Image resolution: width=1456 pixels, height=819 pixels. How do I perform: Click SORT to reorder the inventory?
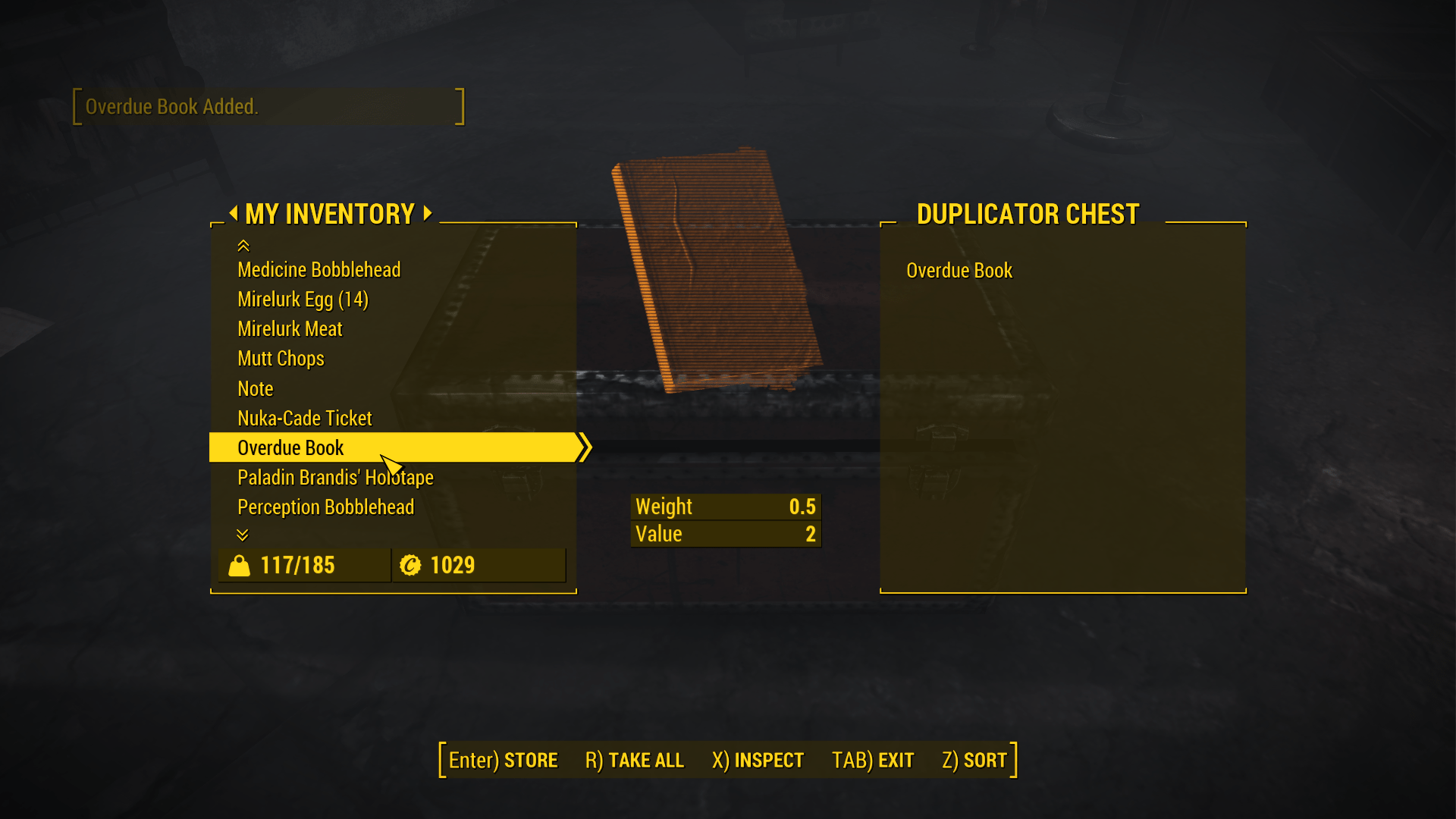(974, 760)
